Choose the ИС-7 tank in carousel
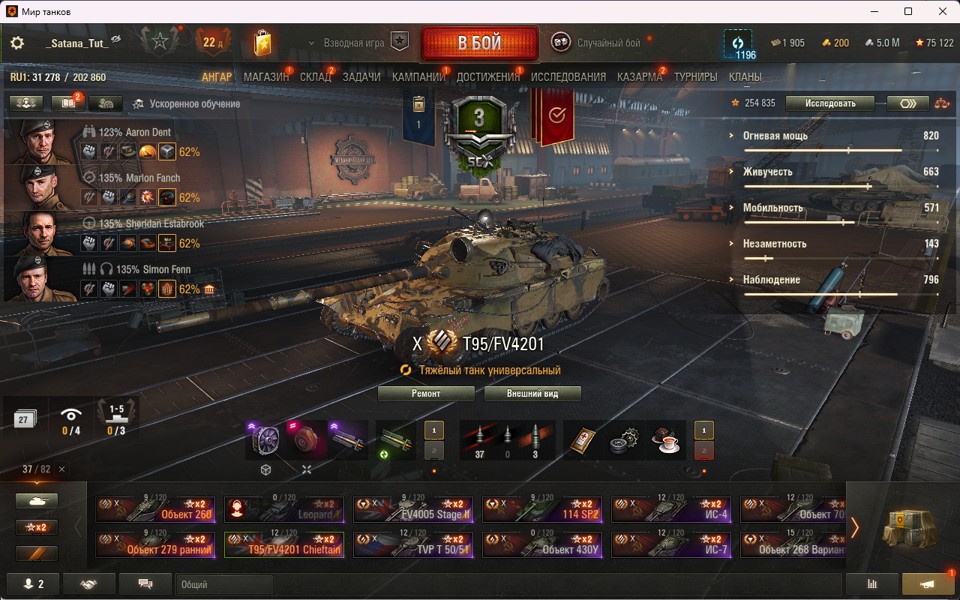960x600 pixels. (671, 545)
